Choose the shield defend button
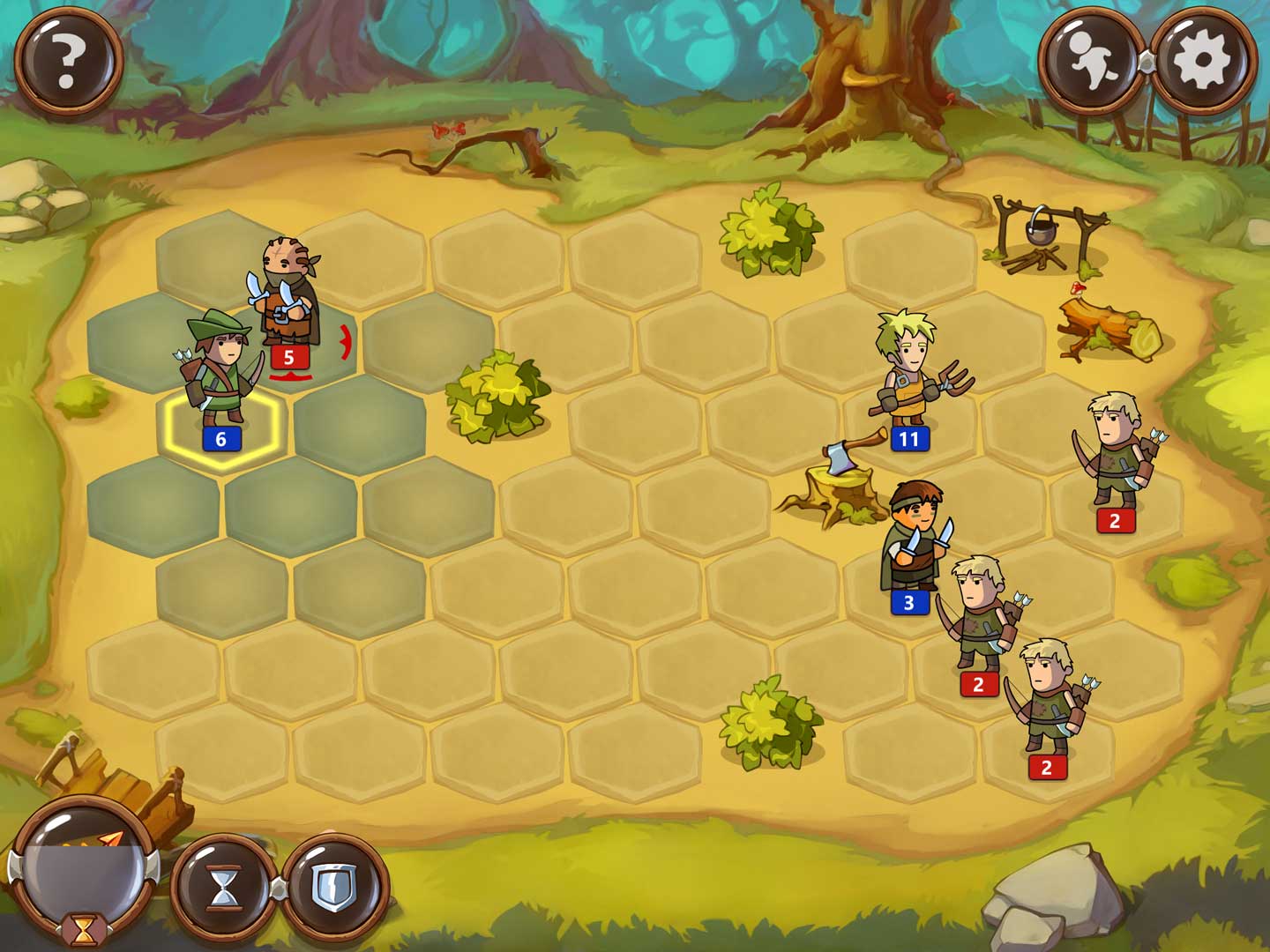The image size is (1270, 952). [x=334, y=886]
